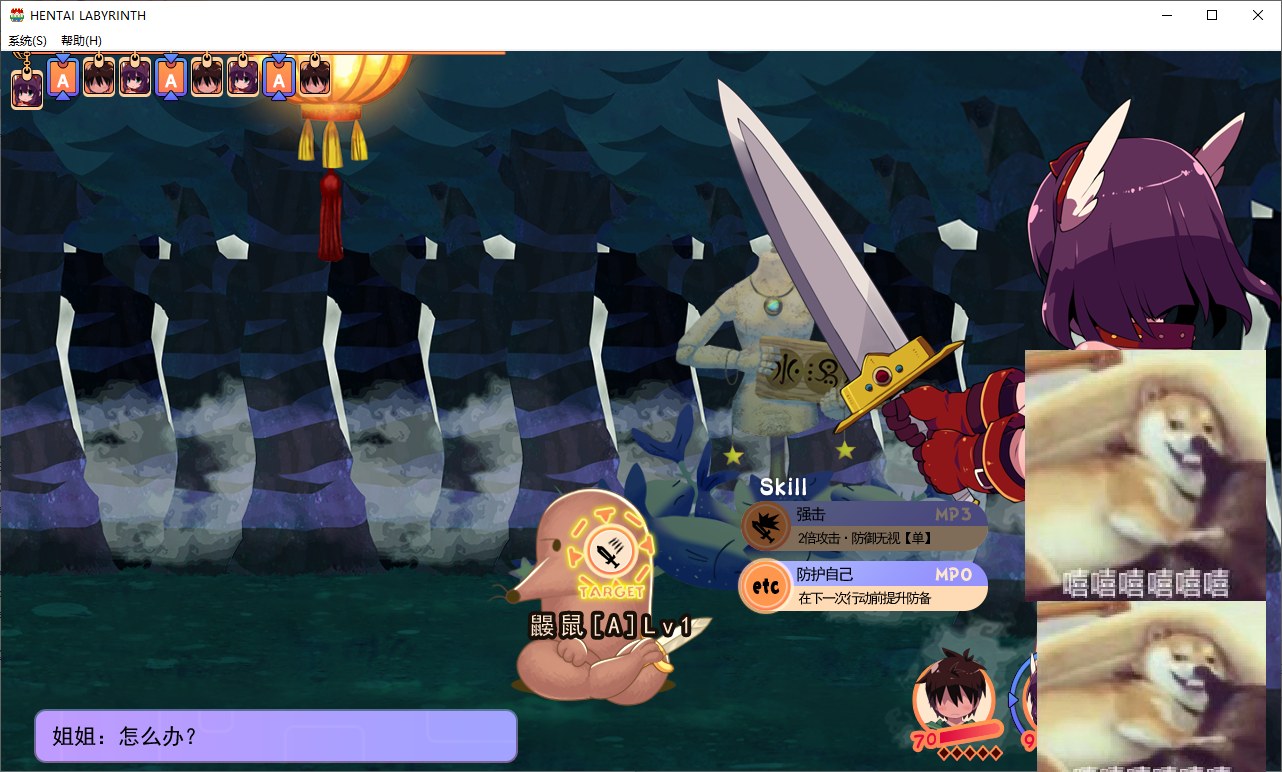Viewport: 1282px width, 772px height.
Task: Click the brown-haired hero portrait
Action: pos(952,692)
